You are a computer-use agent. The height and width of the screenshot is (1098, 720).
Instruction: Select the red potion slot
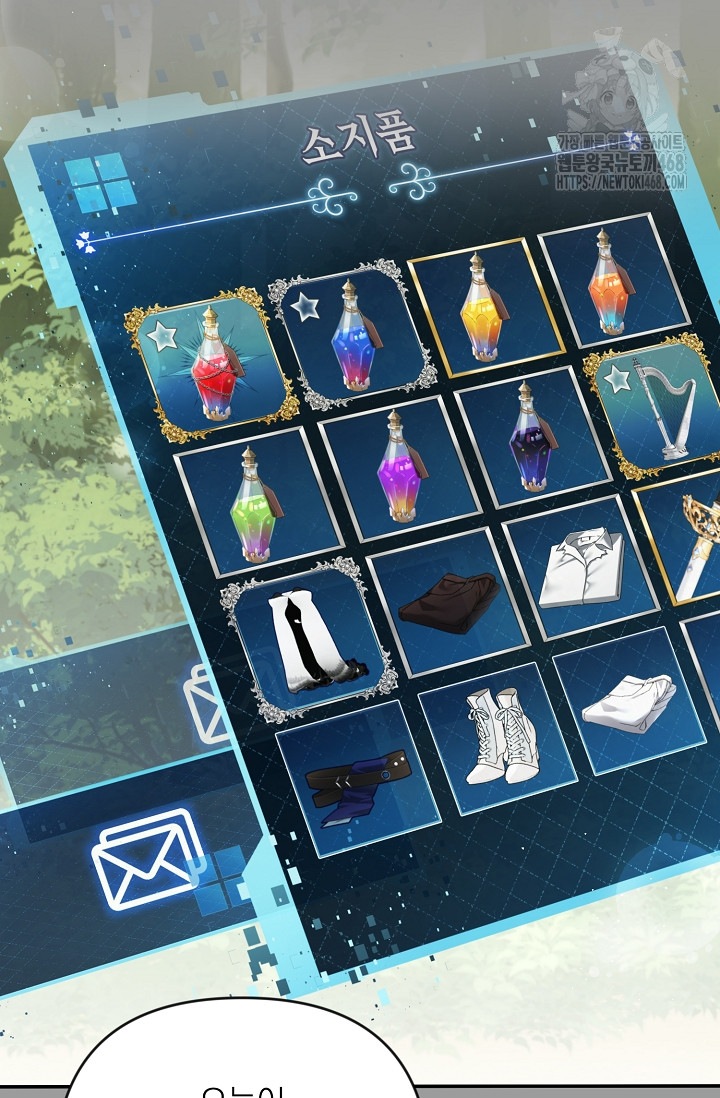[211, 361]
